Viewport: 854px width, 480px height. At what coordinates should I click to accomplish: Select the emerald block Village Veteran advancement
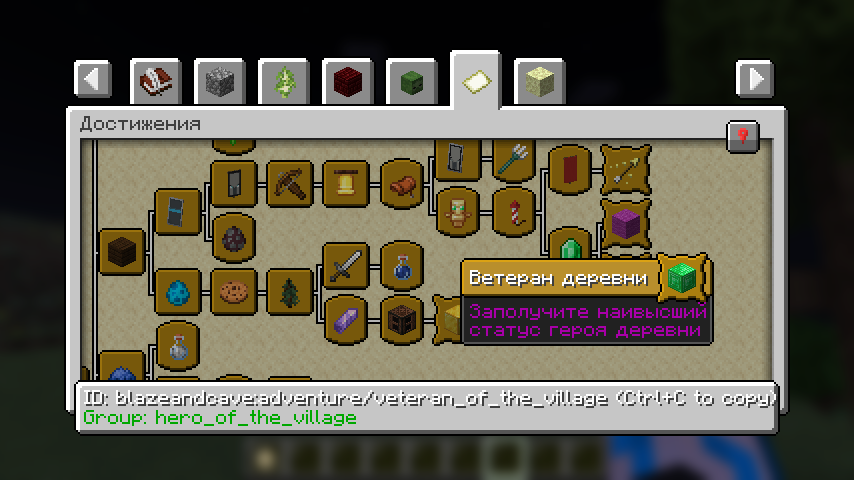tap(682, 278)
